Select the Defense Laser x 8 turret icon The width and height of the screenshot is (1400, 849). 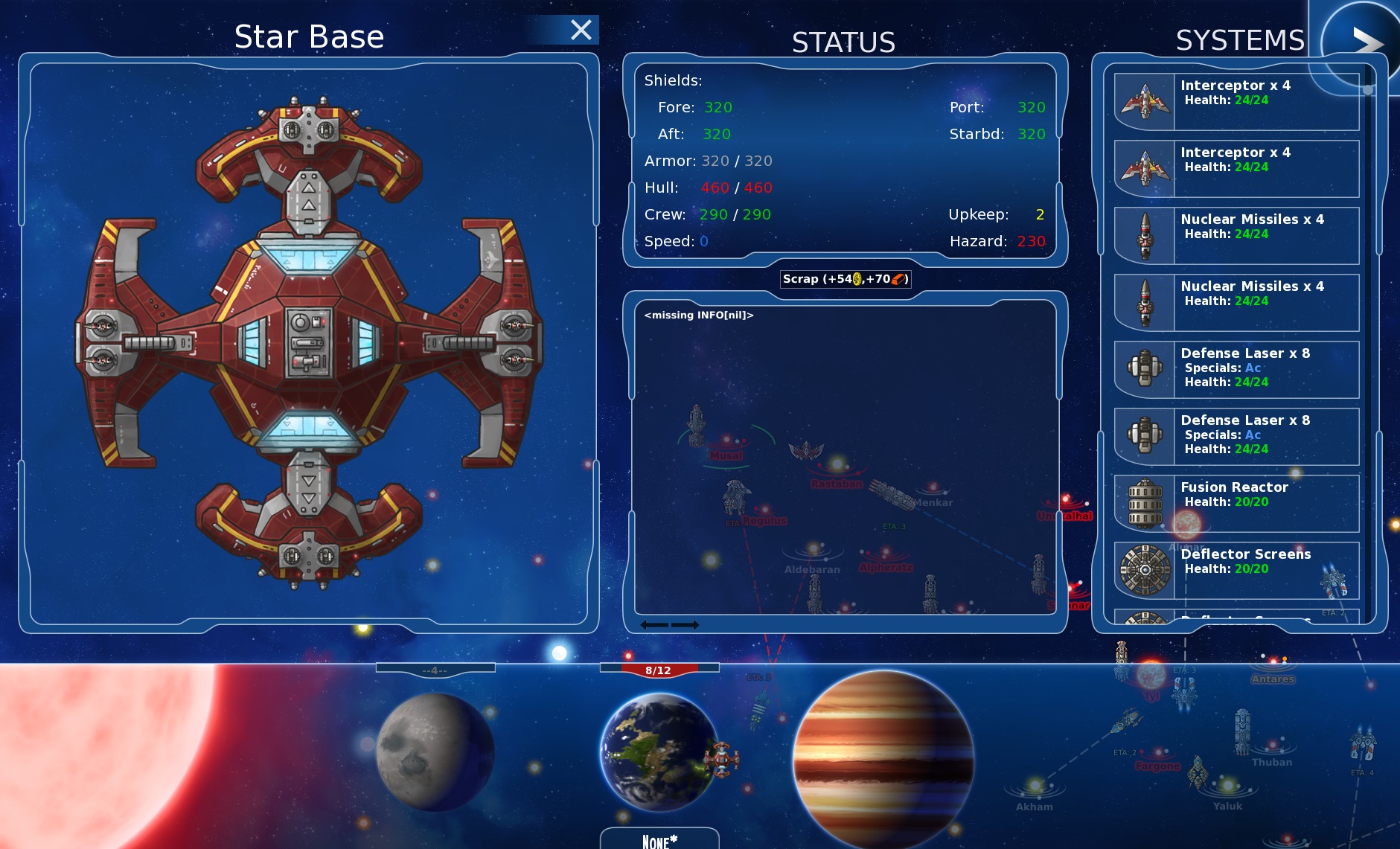[x=1143, y=367]
